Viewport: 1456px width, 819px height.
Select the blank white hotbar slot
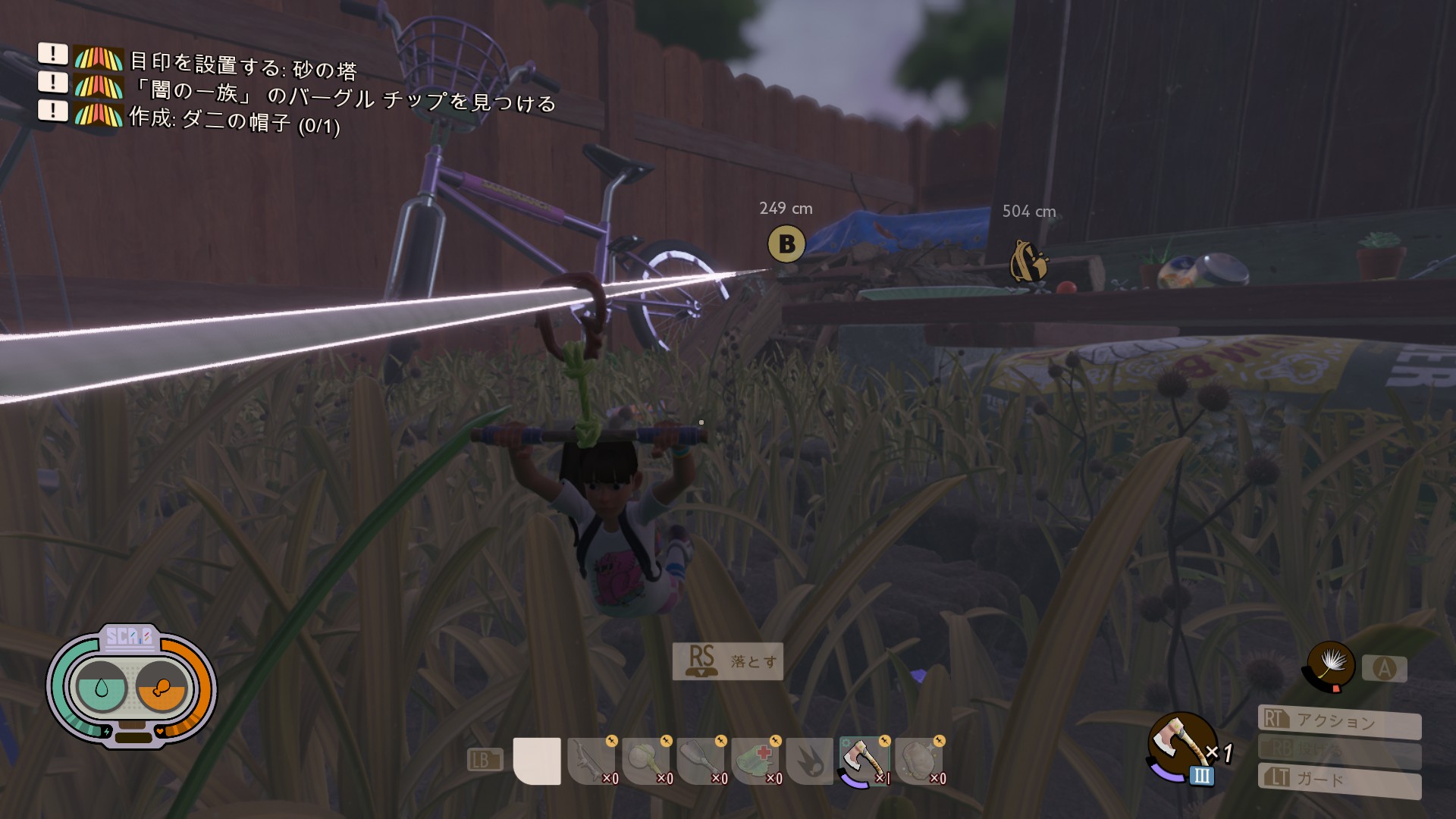point(537,761)
